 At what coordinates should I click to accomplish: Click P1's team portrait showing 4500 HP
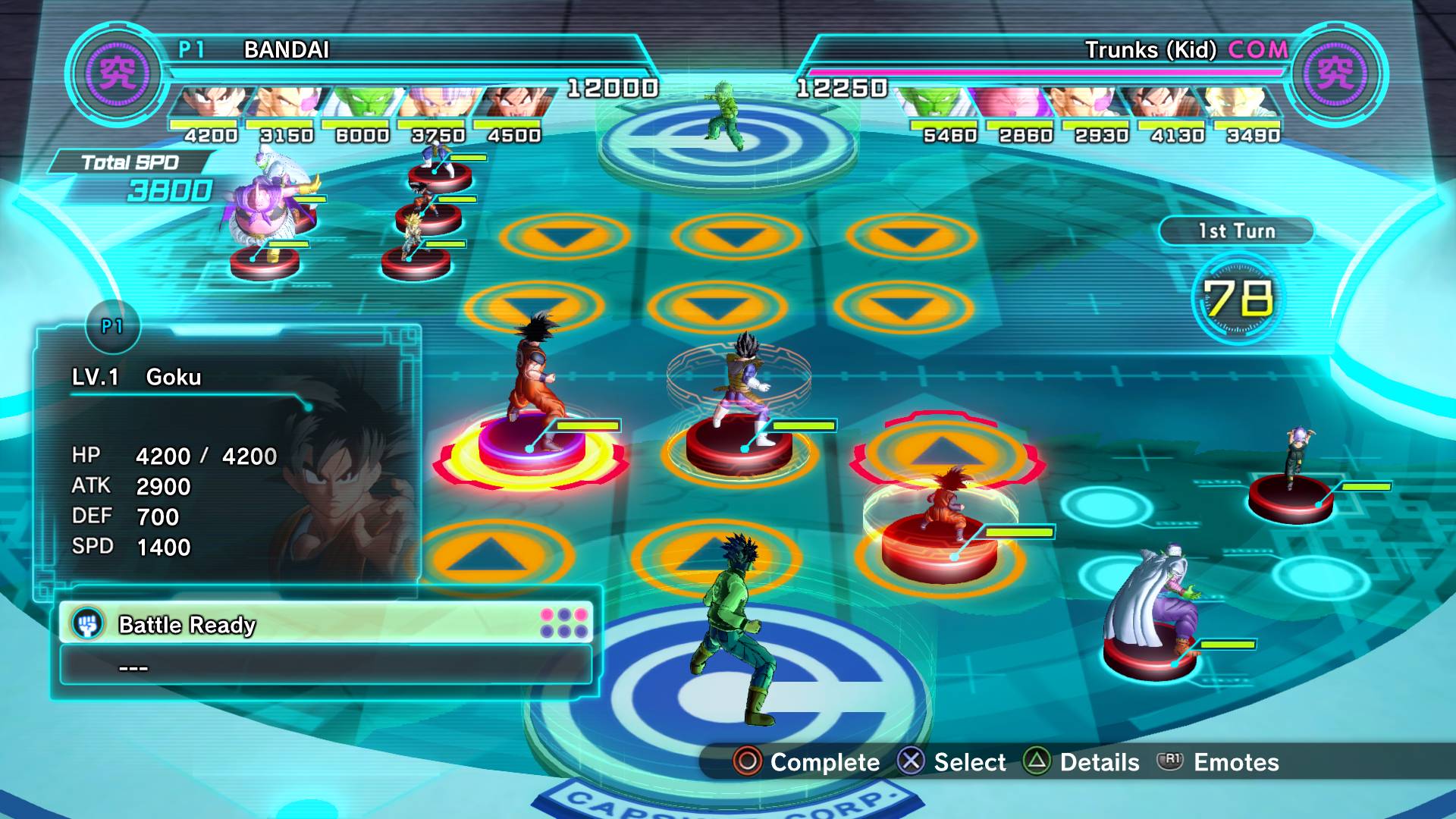click(x=513, y=104)
